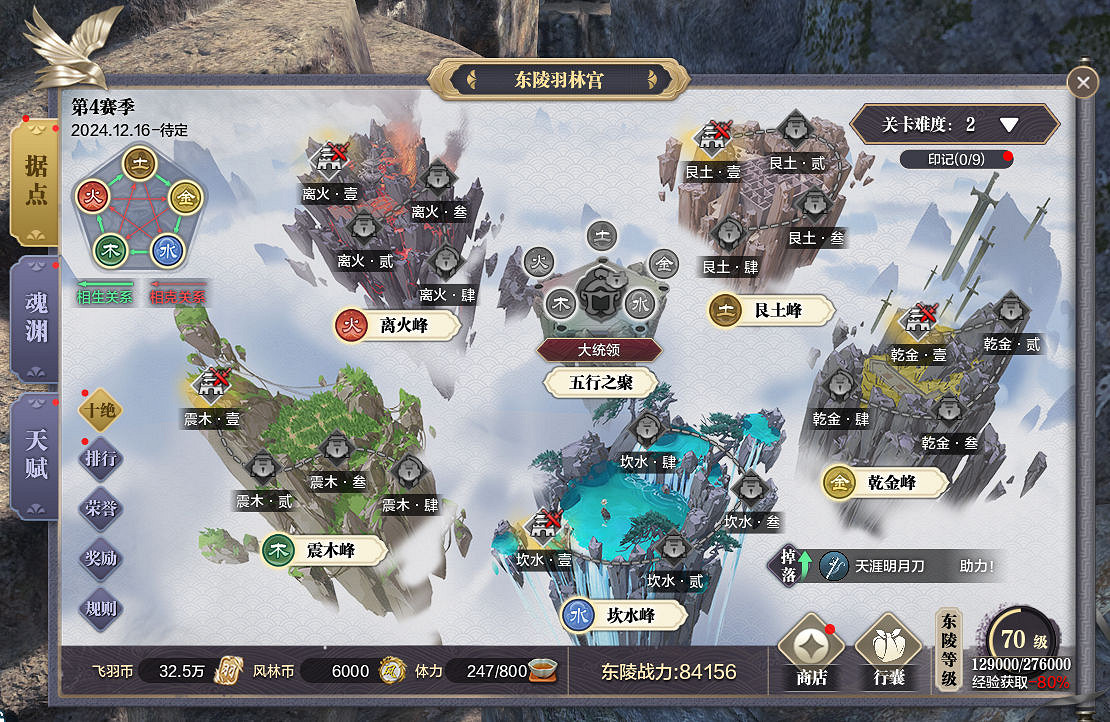Open the 印记 progress indicator

coord(955,159)
